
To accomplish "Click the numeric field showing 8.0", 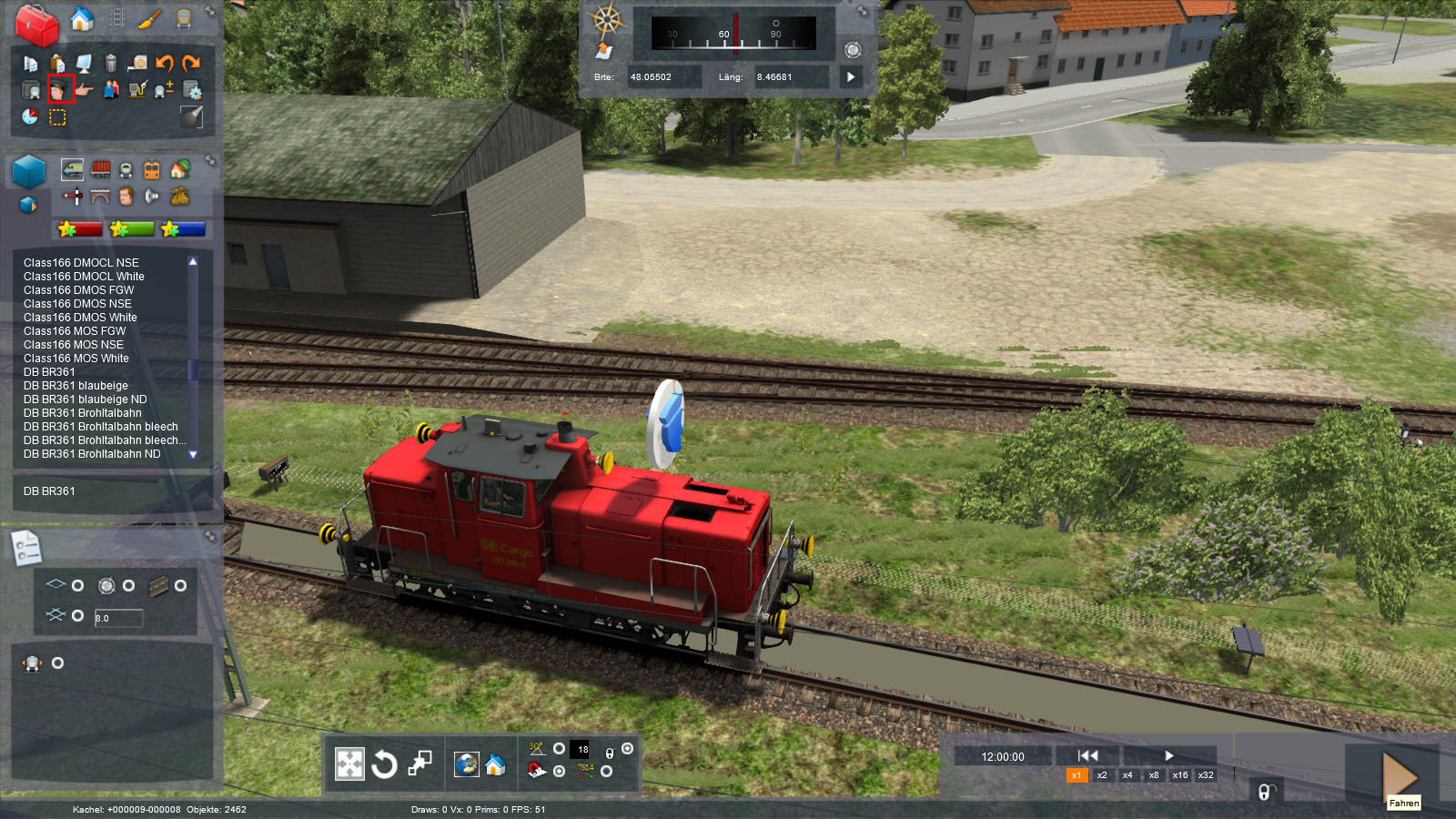I will coord(118,618).
